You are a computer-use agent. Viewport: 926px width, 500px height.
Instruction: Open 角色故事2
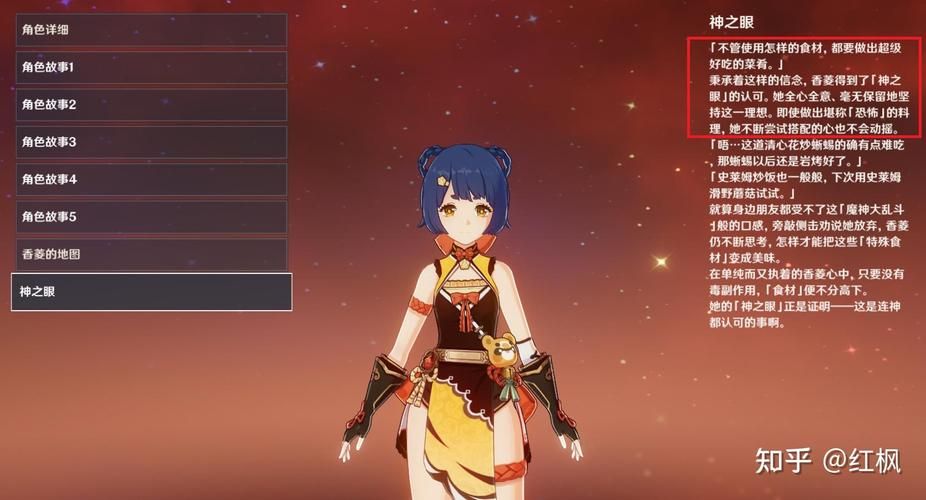pos(150,104)
